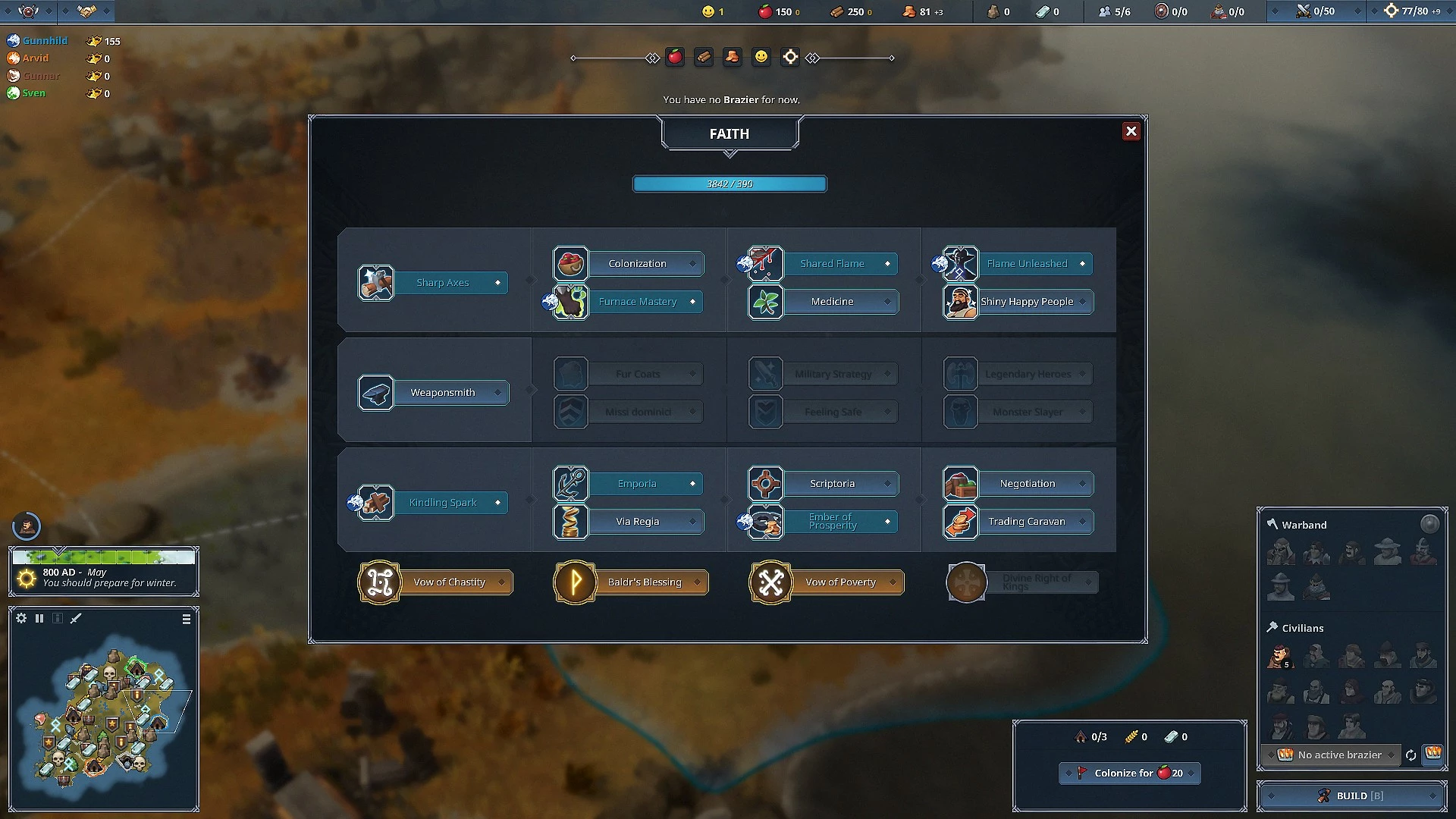Select the Sharp Axes lore
The width and height of the screenshot is (1456, 819).
[x=443, y=283]
